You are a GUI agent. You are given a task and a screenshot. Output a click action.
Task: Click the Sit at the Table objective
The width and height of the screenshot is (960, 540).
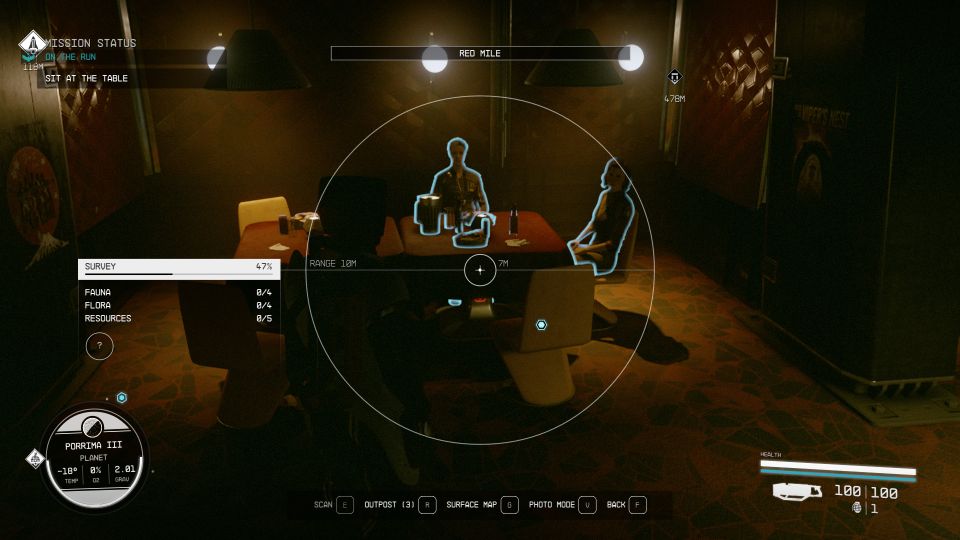pyautogui.click(x=86, y=78)
